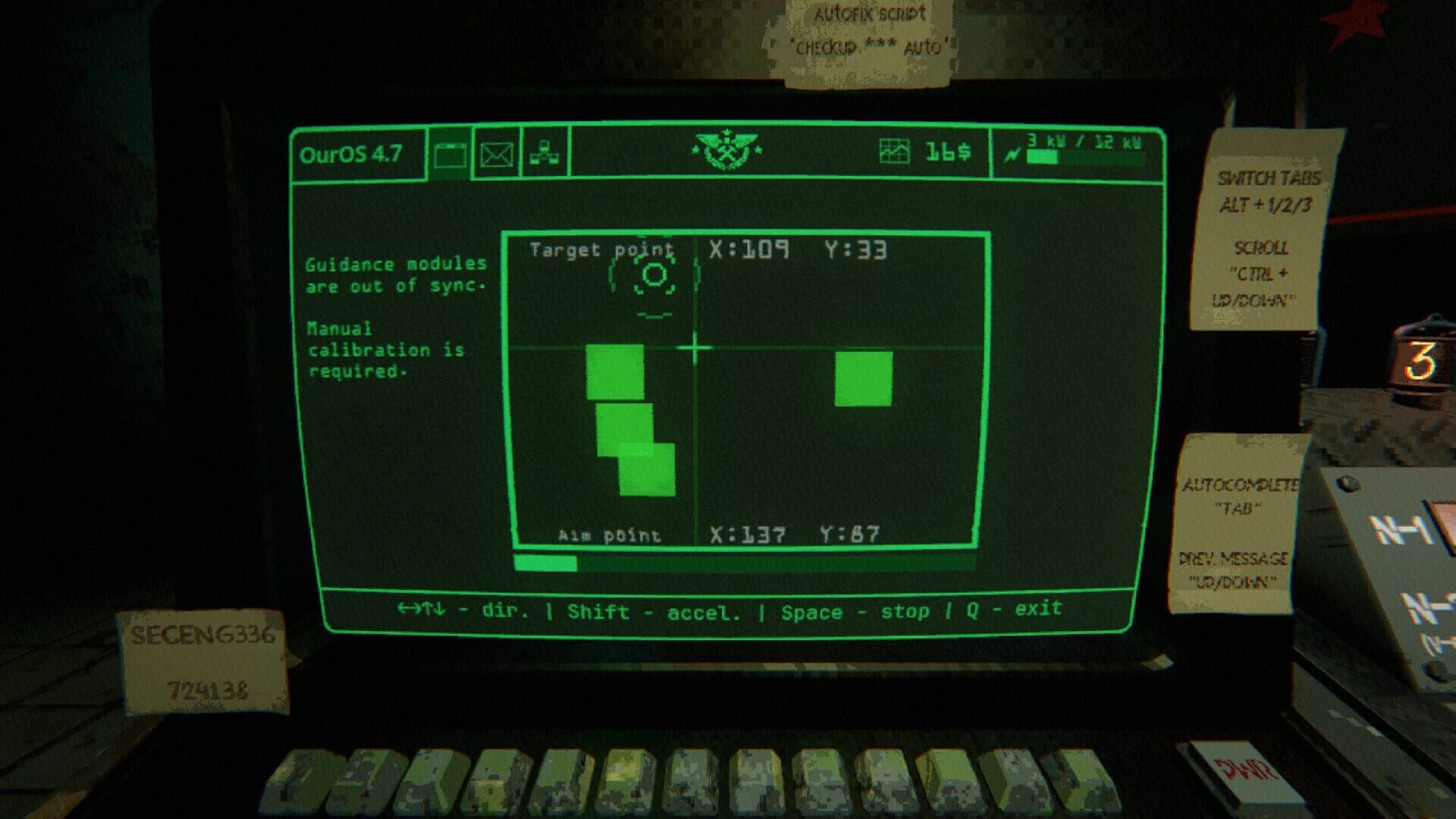The width and height of the screenshot is (1456, 819).
Task: Switch to the first window tab
Action: 451,155
